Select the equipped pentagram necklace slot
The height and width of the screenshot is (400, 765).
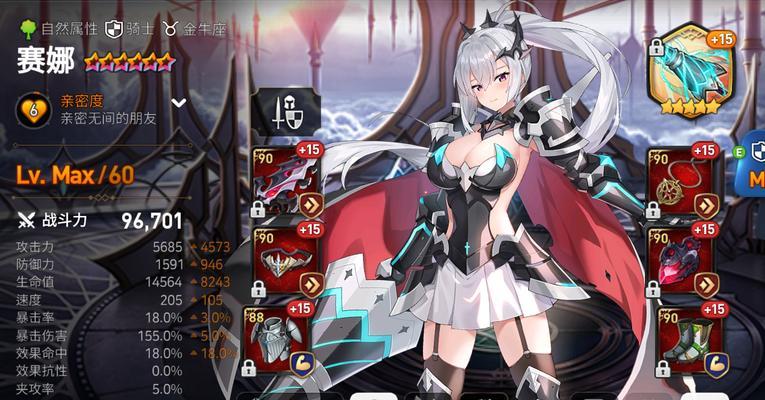click(682, 184)
